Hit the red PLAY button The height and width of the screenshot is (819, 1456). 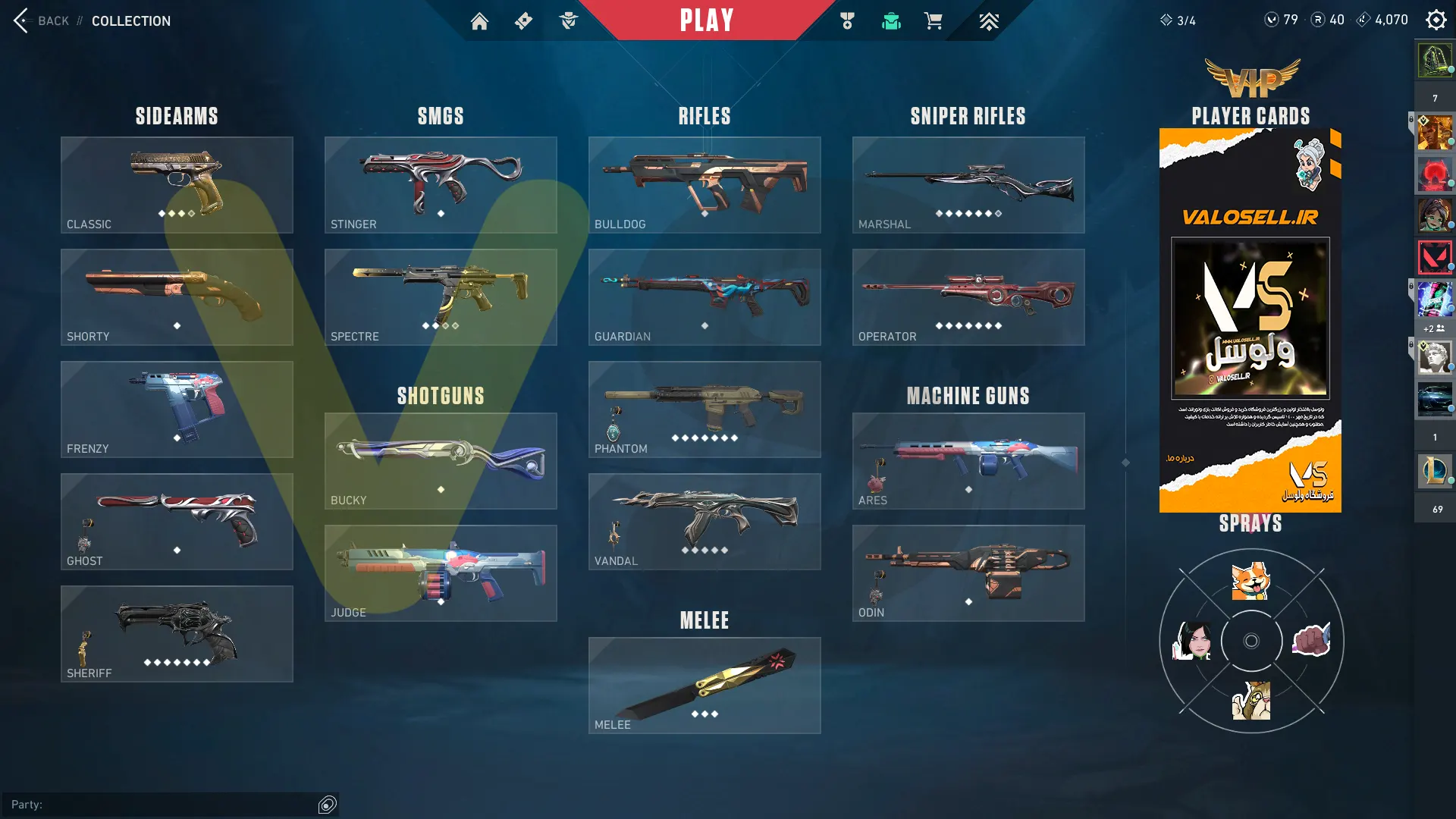tap(706, 20)
